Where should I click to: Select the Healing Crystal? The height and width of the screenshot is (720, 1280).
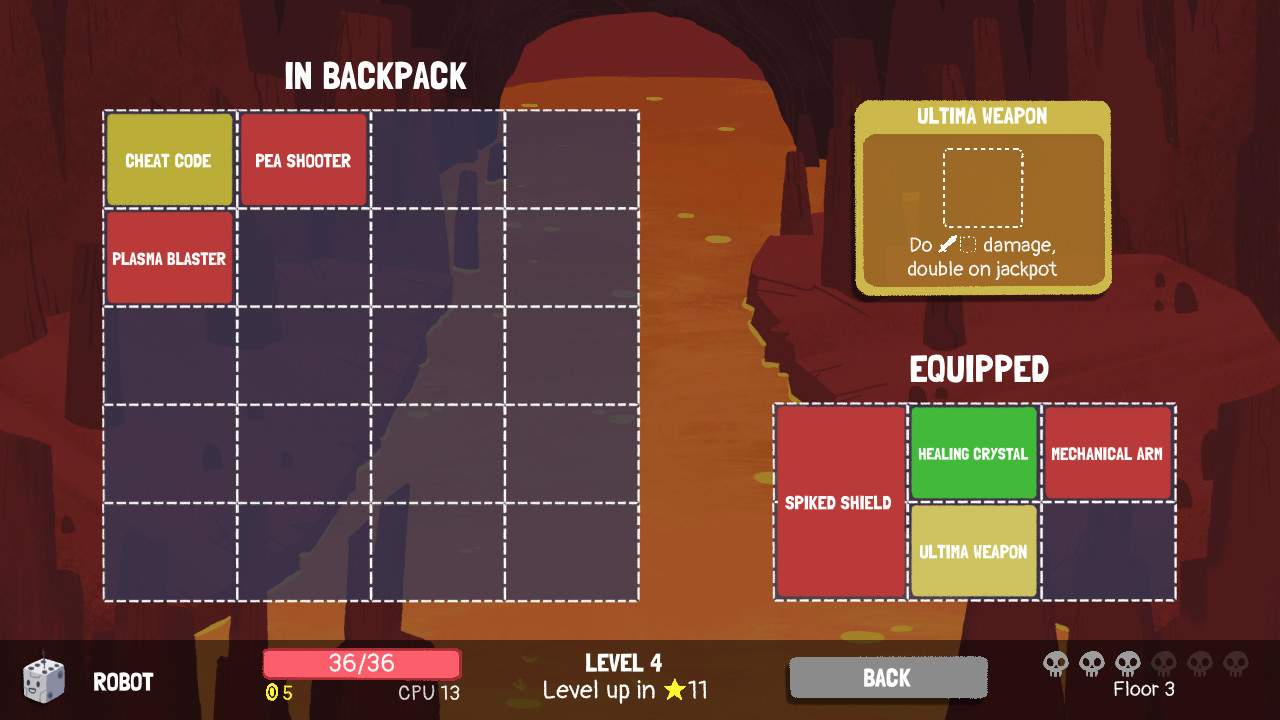tap(972, 452)
